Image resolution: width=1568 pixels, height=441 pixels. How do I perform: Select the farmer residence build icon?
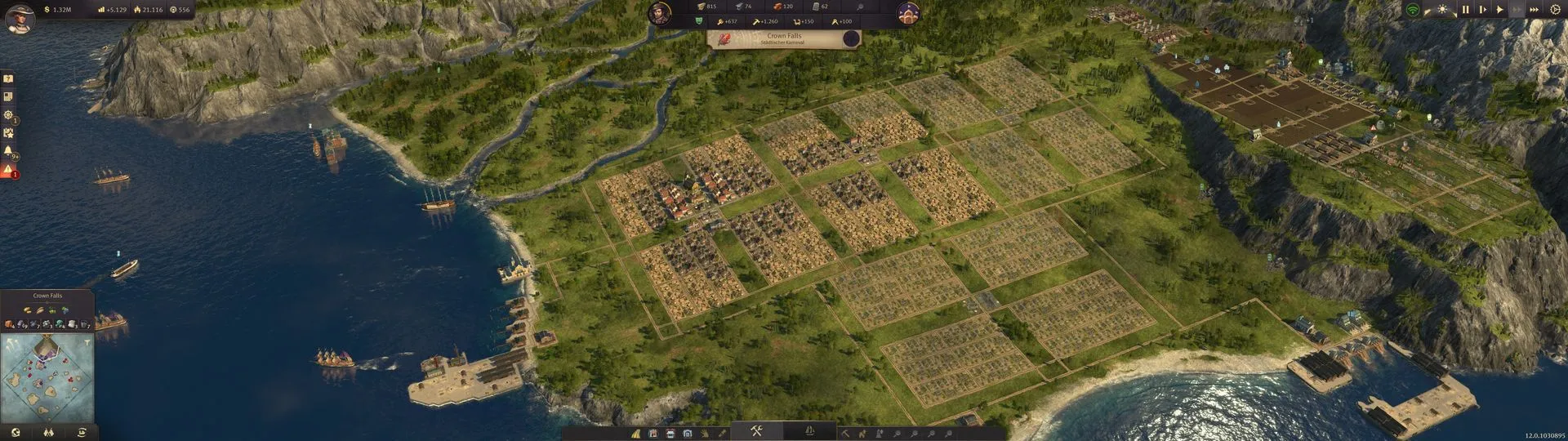(653, 433)
